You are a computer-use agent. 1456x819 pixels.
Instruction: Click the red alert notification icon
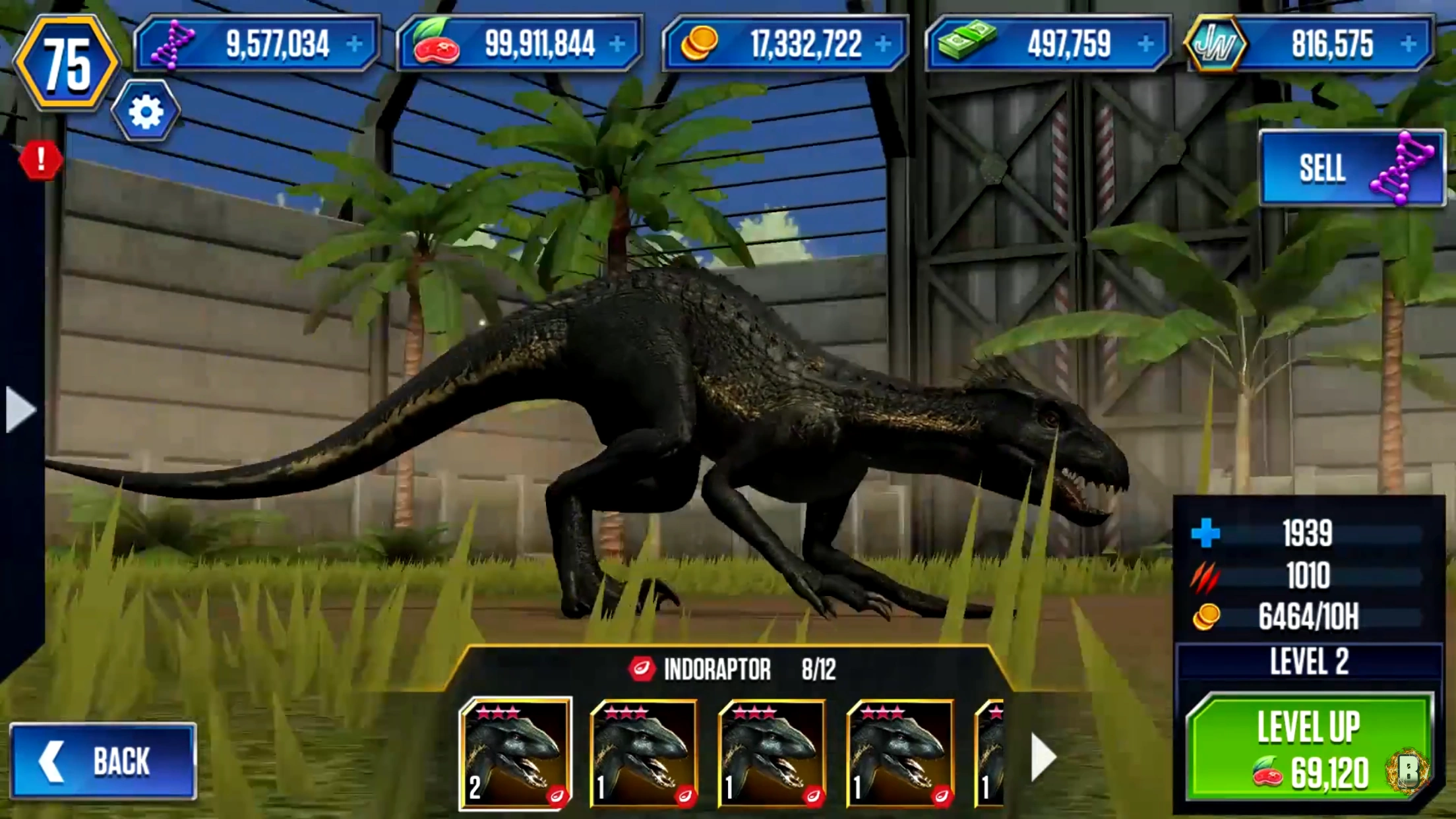point(40,162)
